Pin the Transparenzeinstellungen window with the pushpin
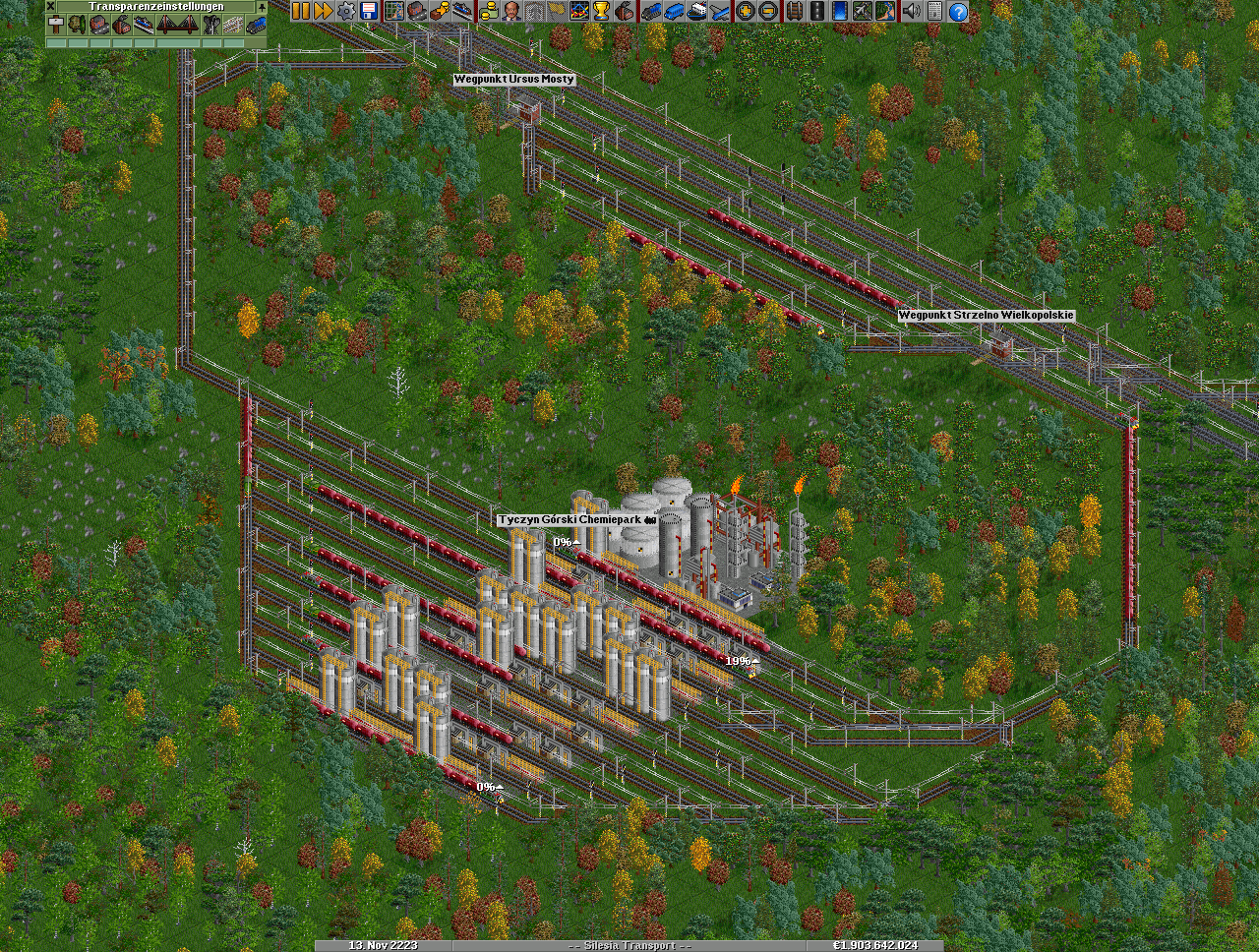 [261, 6]
